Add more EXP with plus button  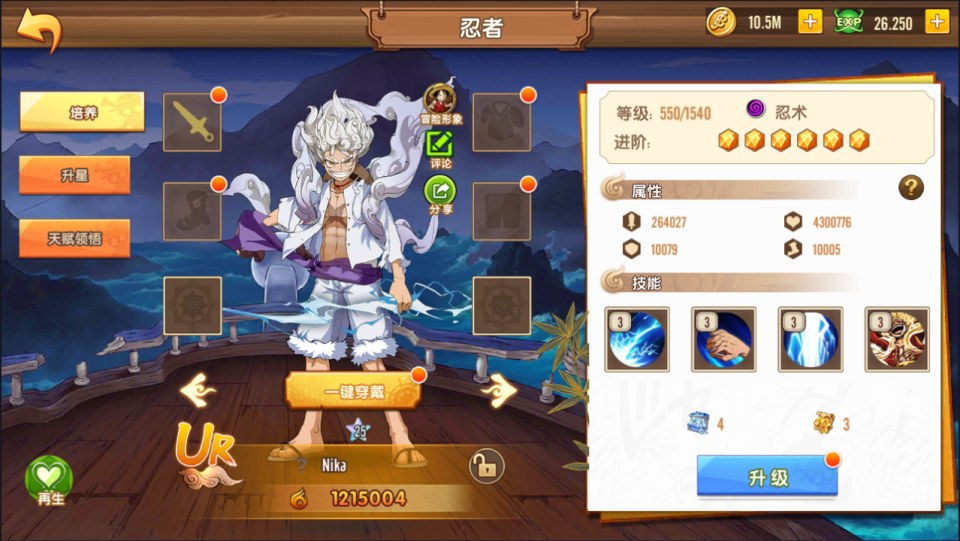pyautogui.click(x=937, y=22)
